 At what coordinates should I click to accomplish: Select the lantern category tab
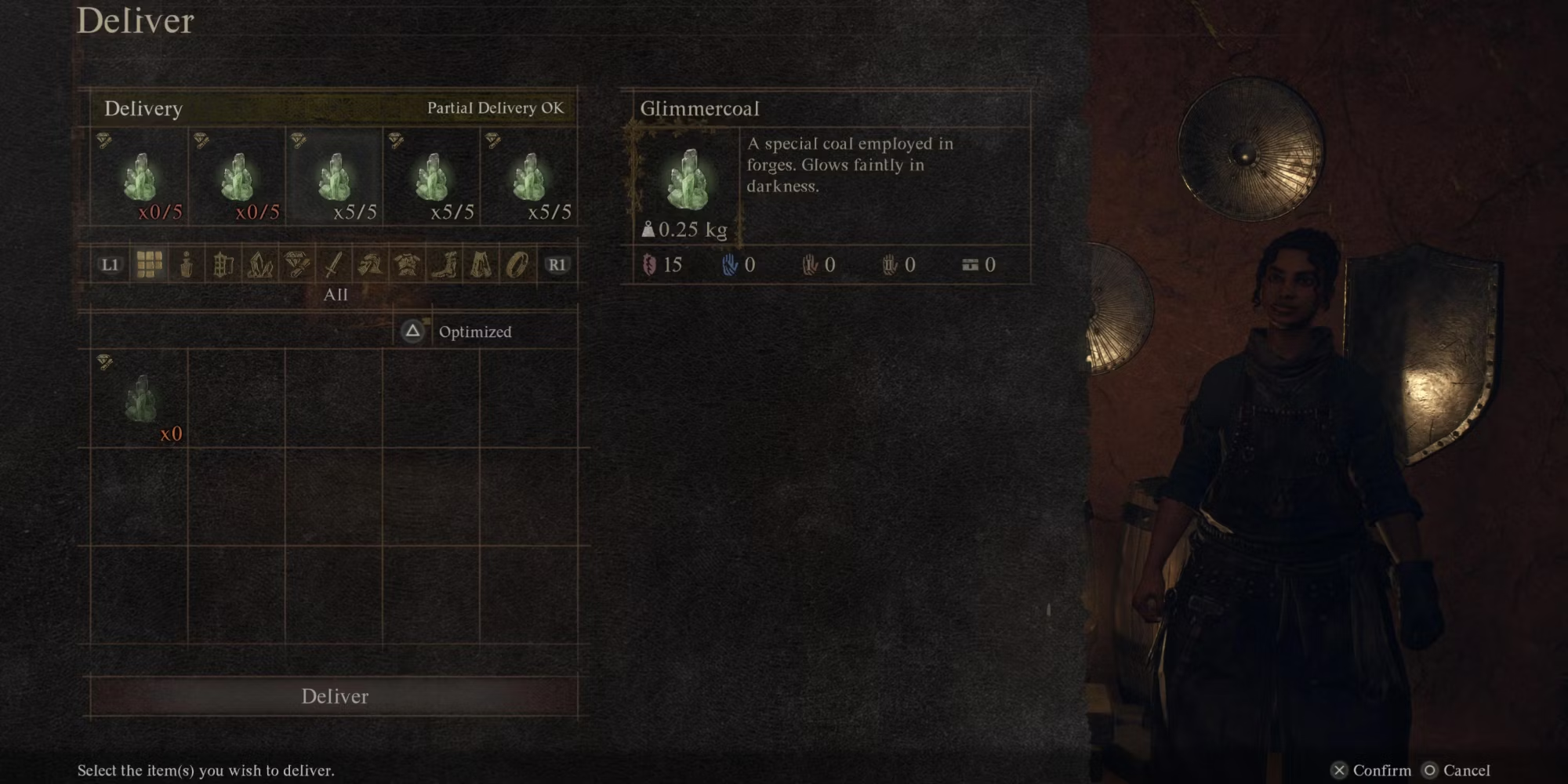click(223, 265)
